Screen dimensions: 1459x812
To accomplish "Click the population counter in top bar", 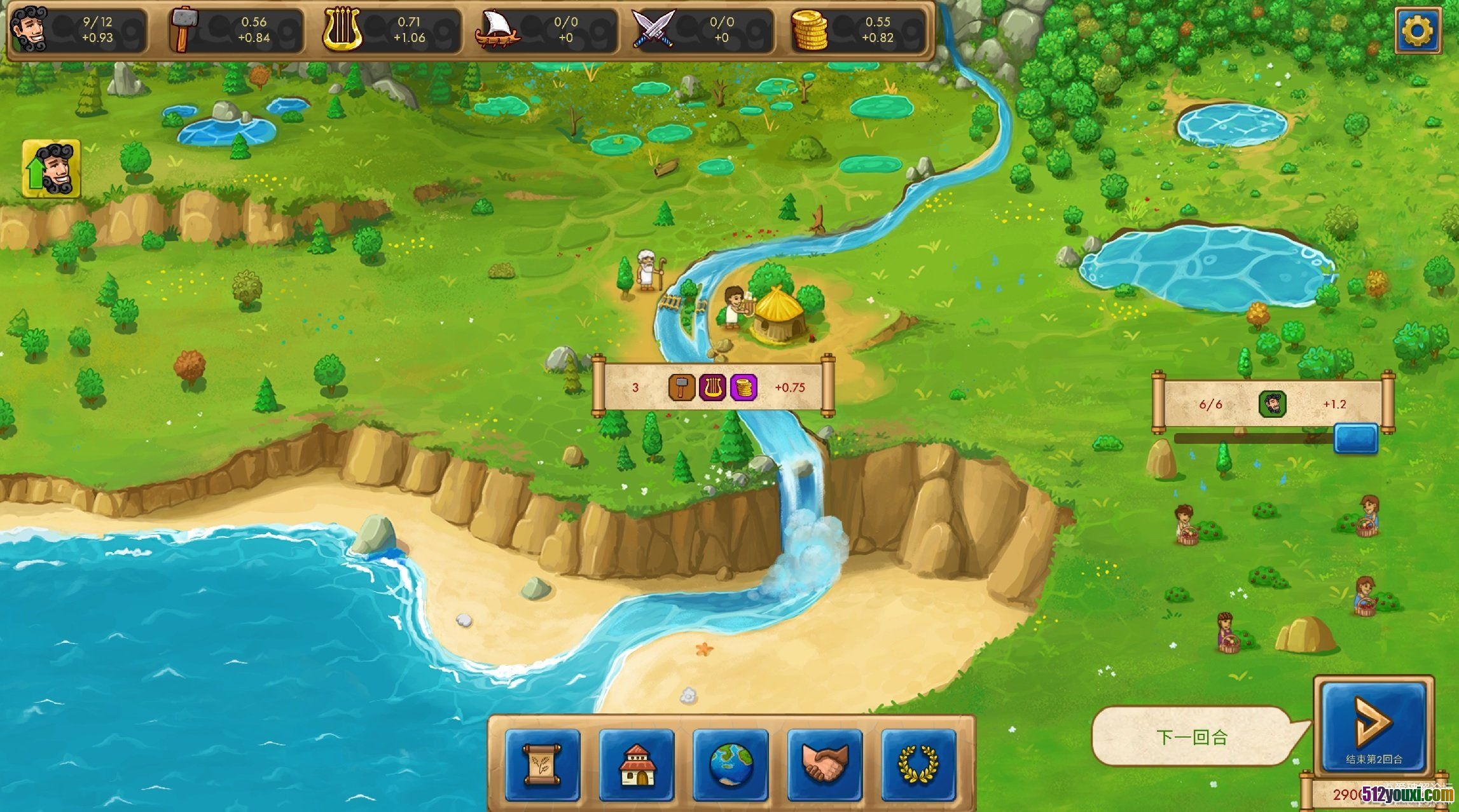I will [x=79, y=30].
